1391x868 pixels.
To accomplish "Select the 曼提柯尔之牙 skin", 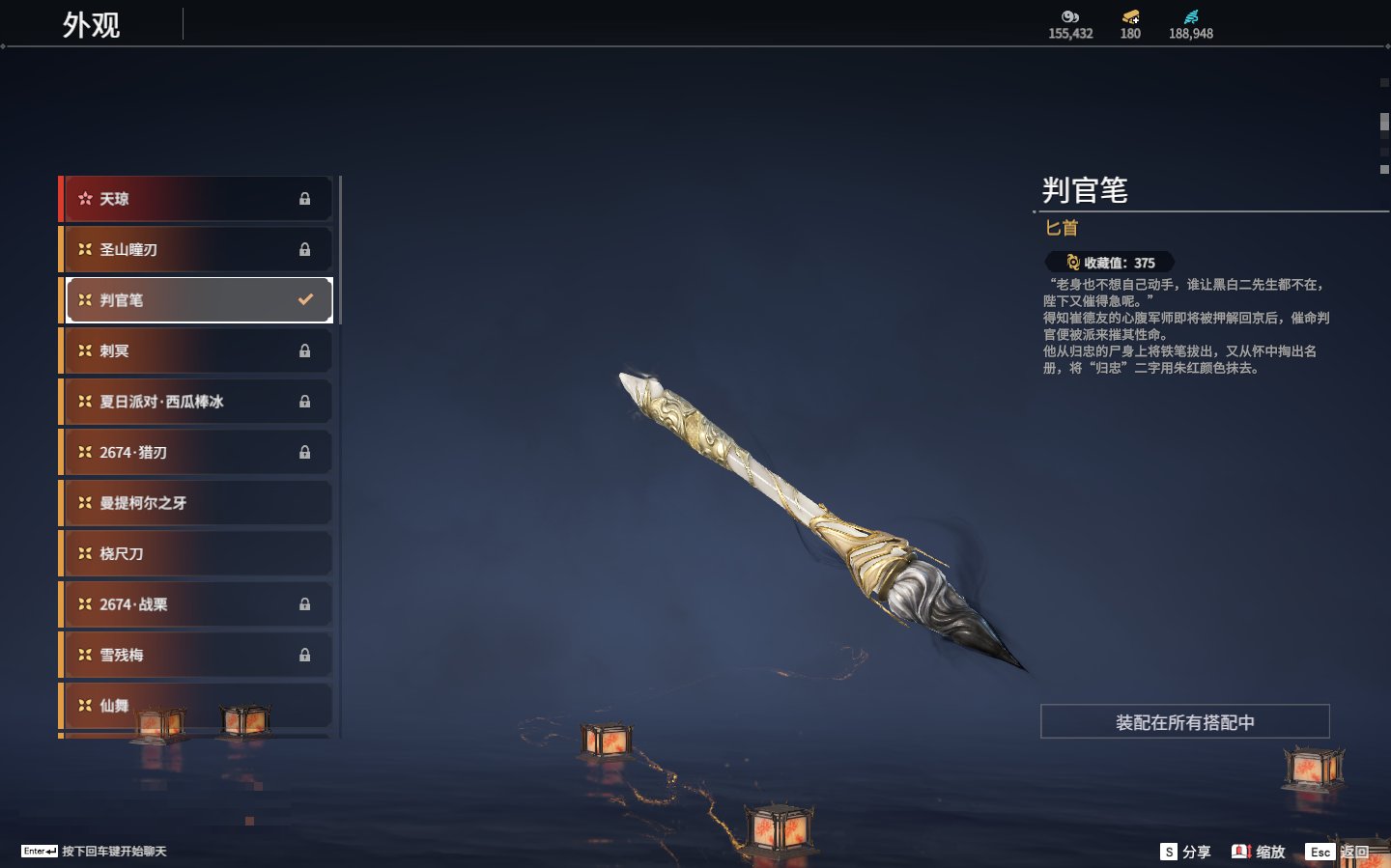I will tap(197, 503).
